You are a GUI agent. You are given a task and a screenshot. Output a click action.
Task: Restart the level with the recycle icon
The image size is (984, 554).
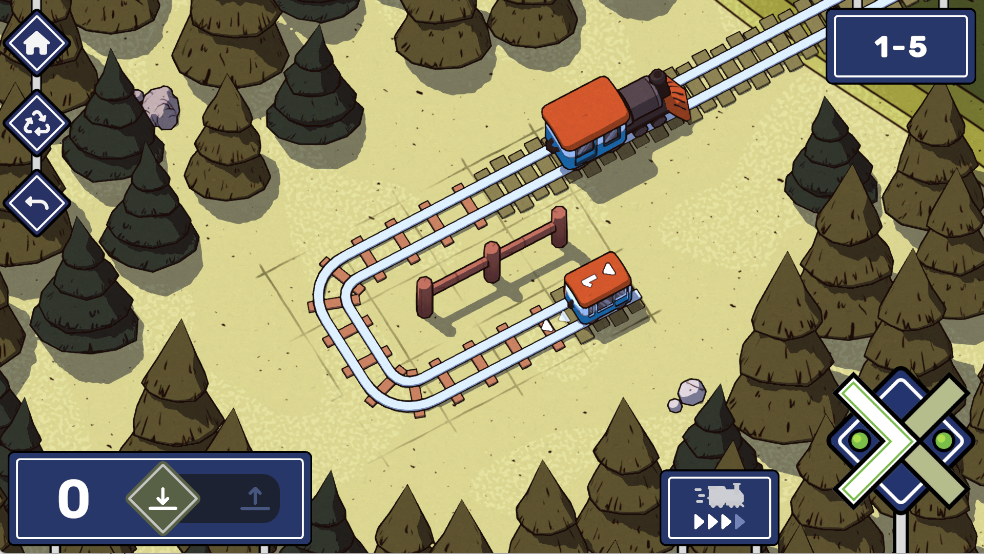pos(37,123)
